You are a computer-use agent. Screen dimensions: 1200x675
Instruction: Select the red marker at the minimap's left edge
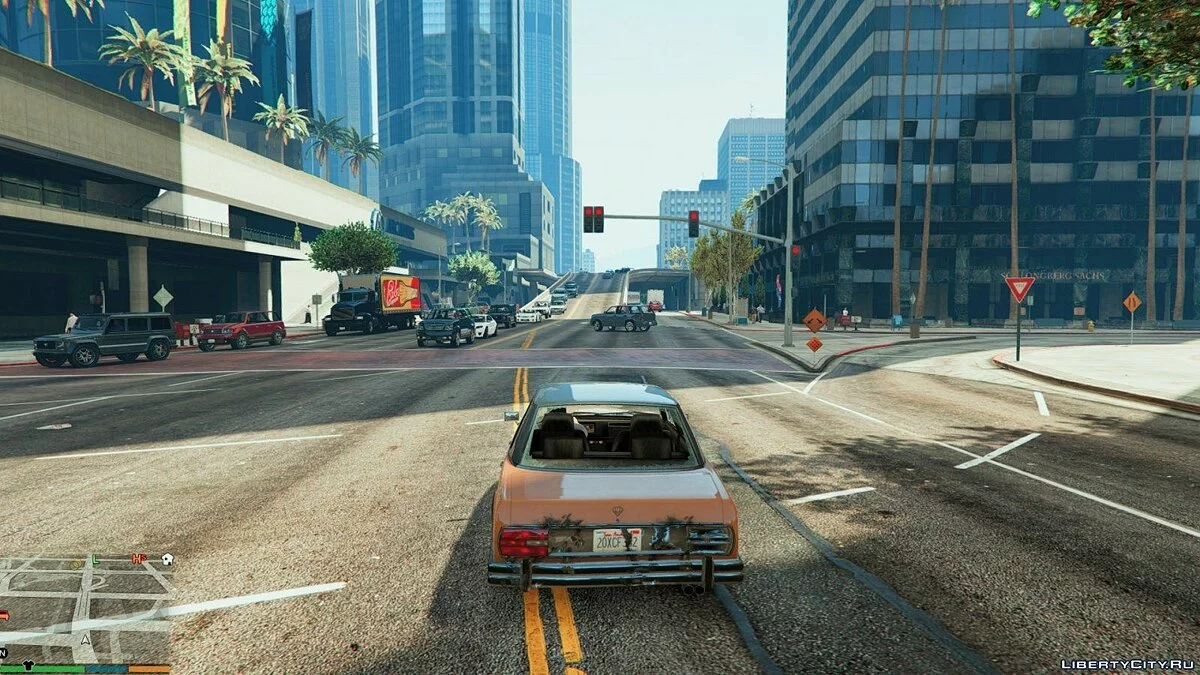click(x=4, y=614)
